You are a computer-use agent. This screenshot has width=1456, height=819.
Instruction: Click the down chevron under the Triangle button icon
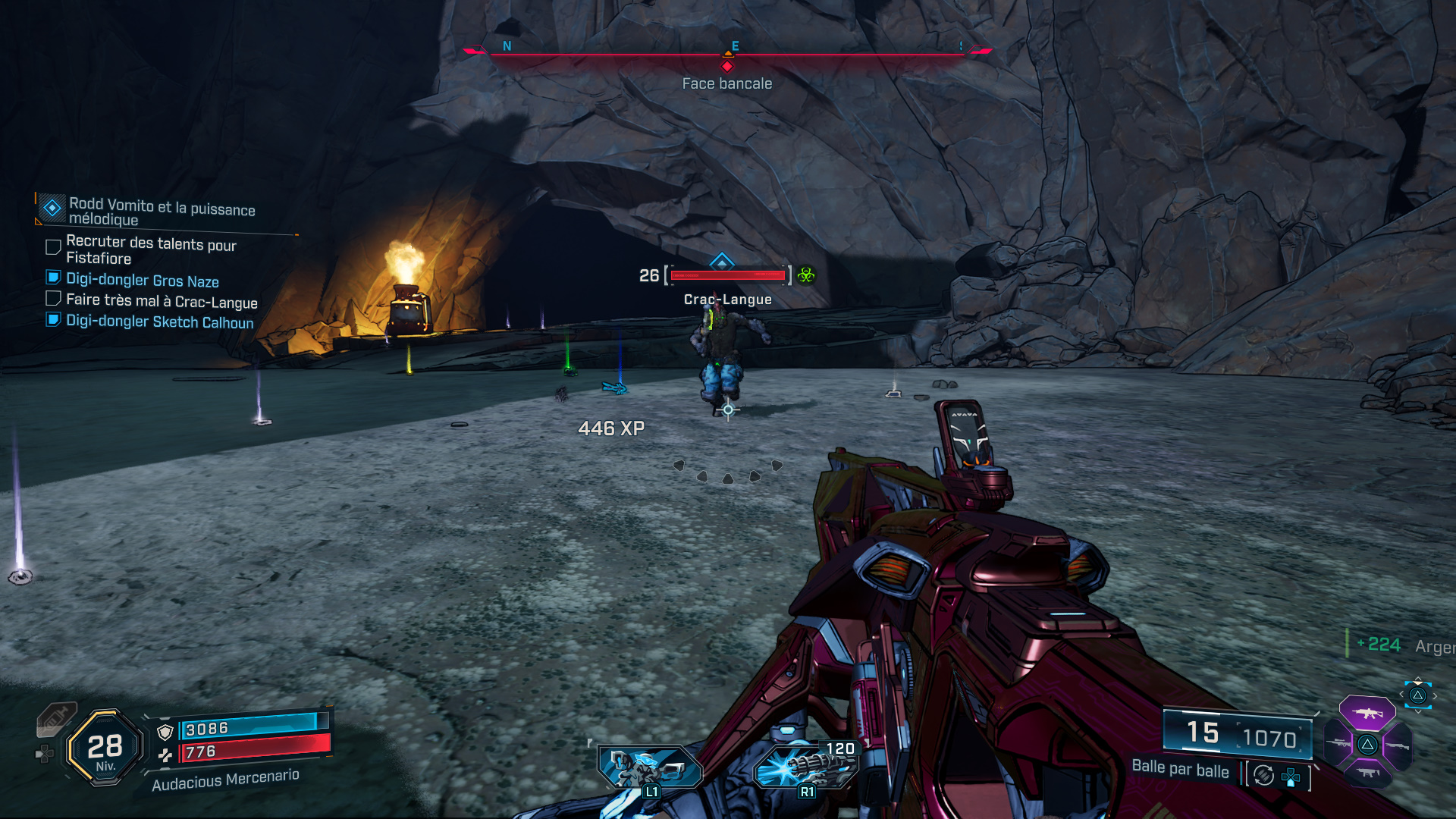1418,712
